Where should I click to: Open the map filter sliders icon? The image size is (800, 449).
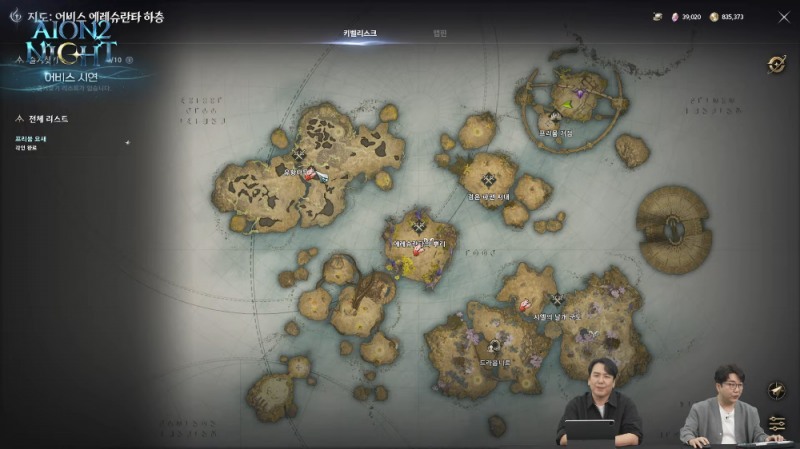(777, 423)
